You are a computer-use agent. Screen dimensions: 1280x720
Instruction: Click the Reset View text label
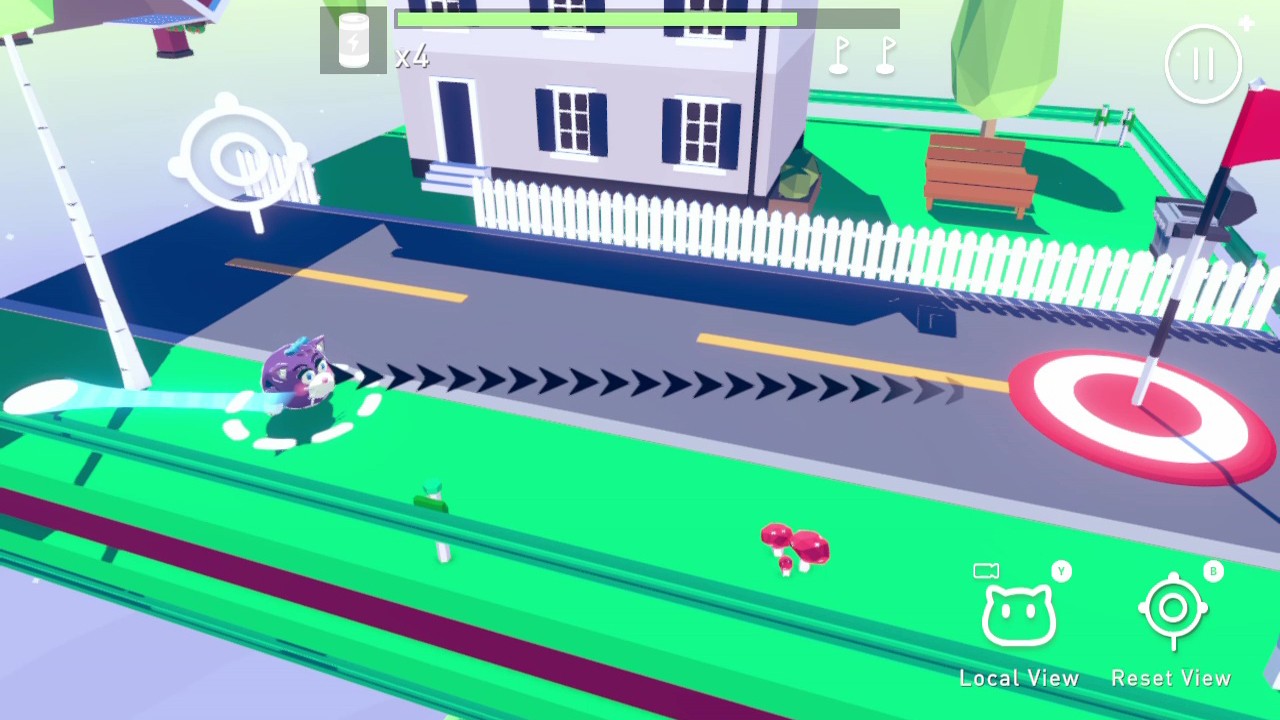click(1171, 677)
